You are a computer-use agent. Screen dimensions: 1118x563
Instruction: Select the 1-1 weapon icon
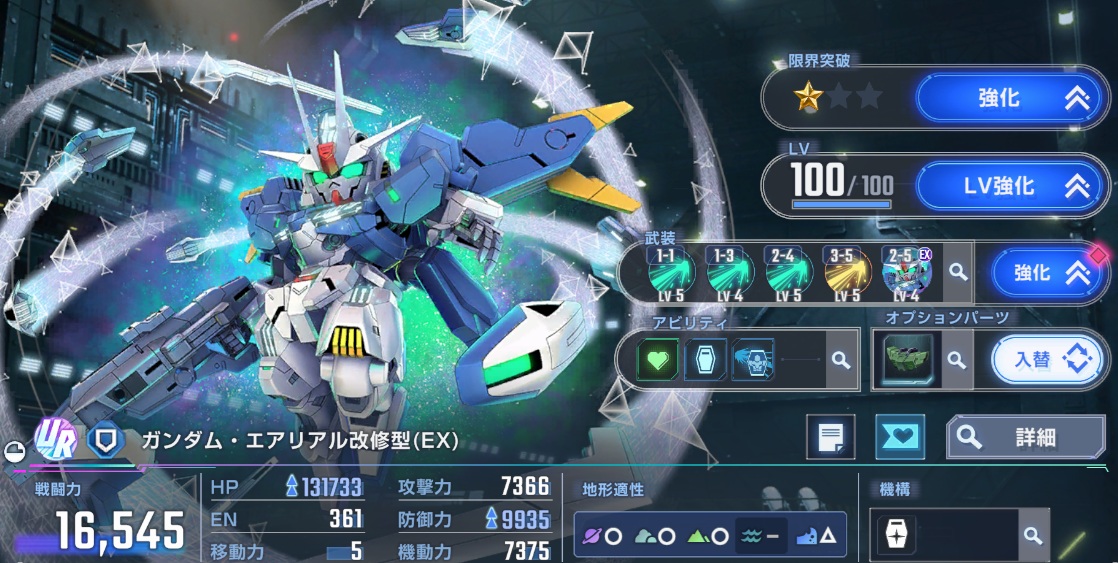pos(665,271)
